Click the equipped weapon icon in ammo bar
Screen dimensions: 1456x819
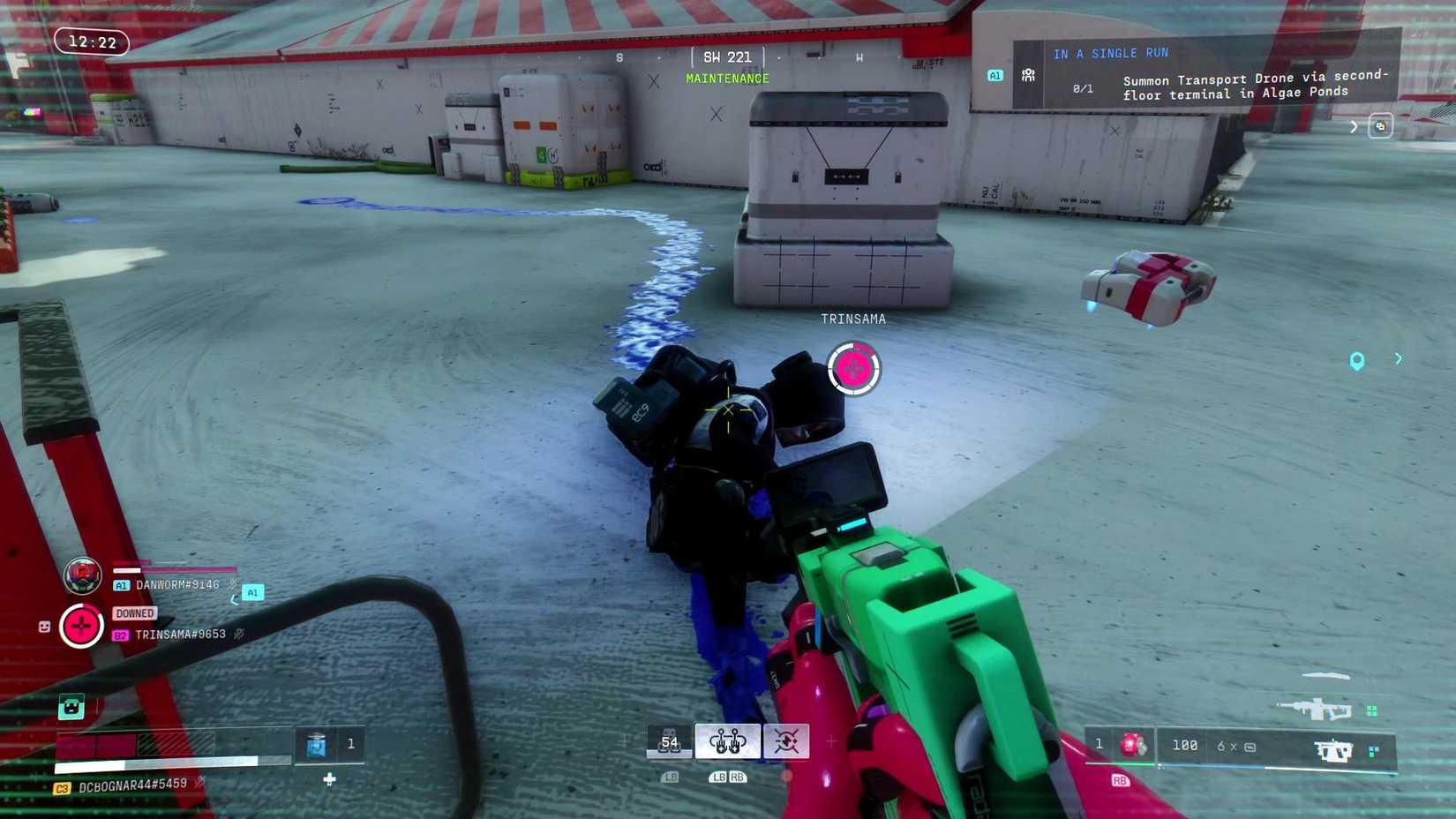click(x=1334, y=749)
